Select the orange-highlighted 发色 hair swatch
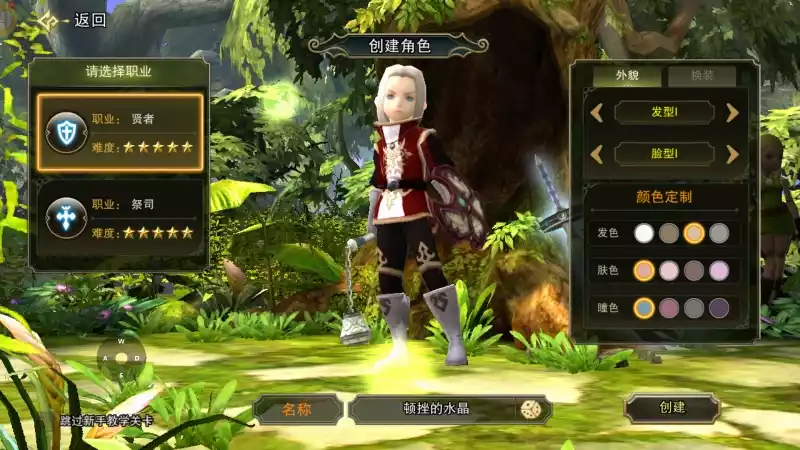The height and width of the screenshot is (450, 800). tap(694, 233)
